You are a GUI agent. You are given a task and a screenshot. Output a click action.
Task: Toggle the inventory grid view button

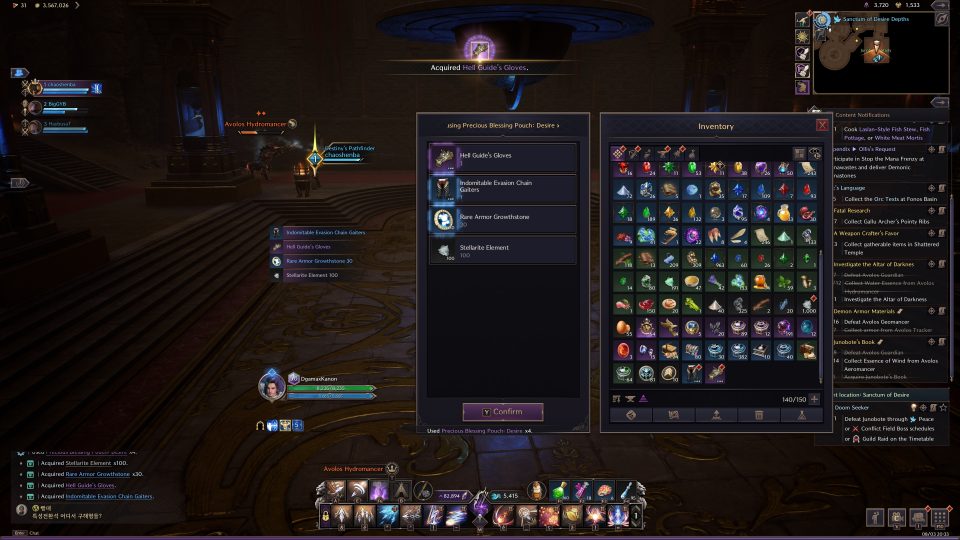tap(800, 154)
